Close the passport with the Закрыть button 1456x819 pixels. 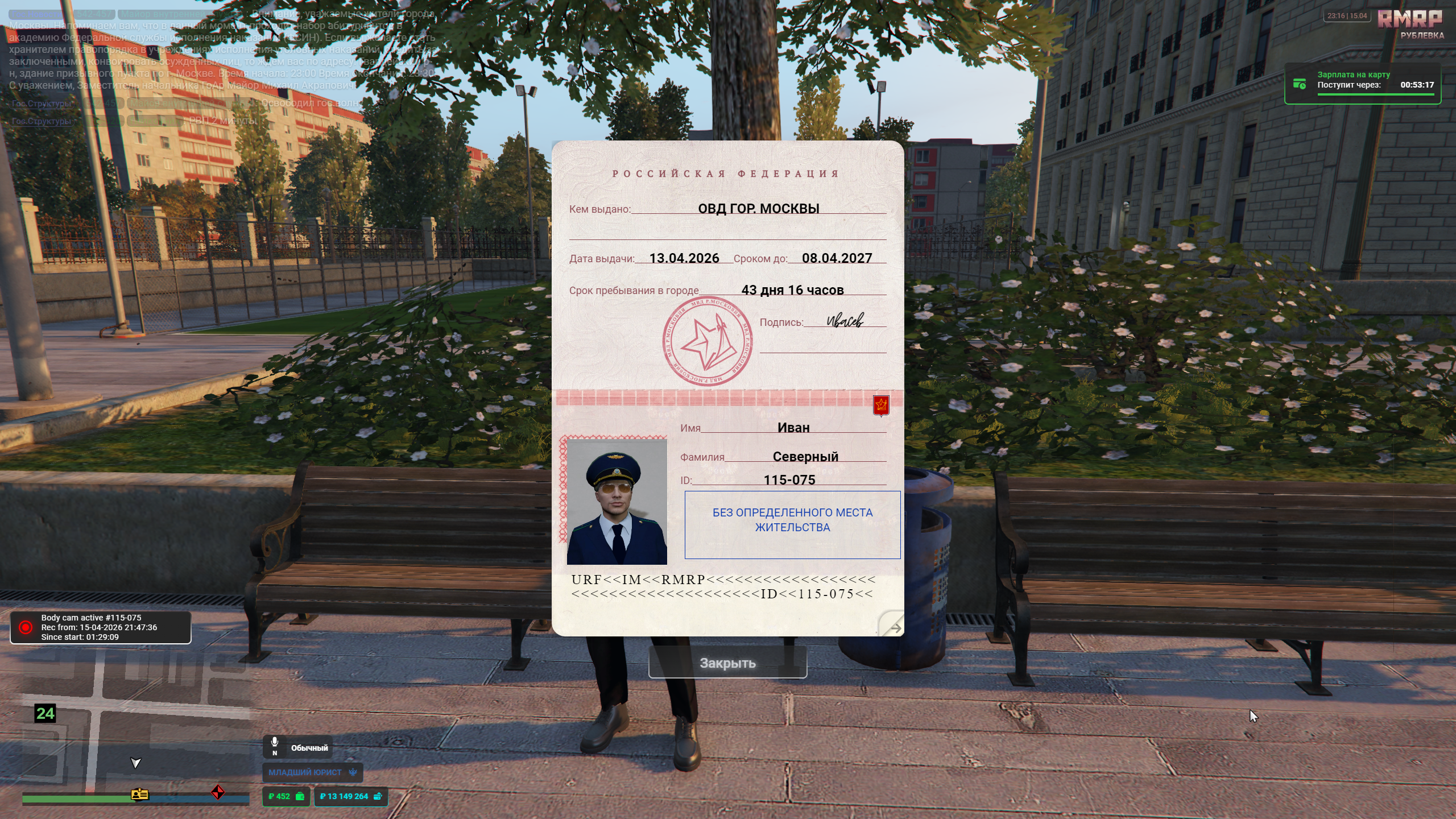[x=727, y=663]
